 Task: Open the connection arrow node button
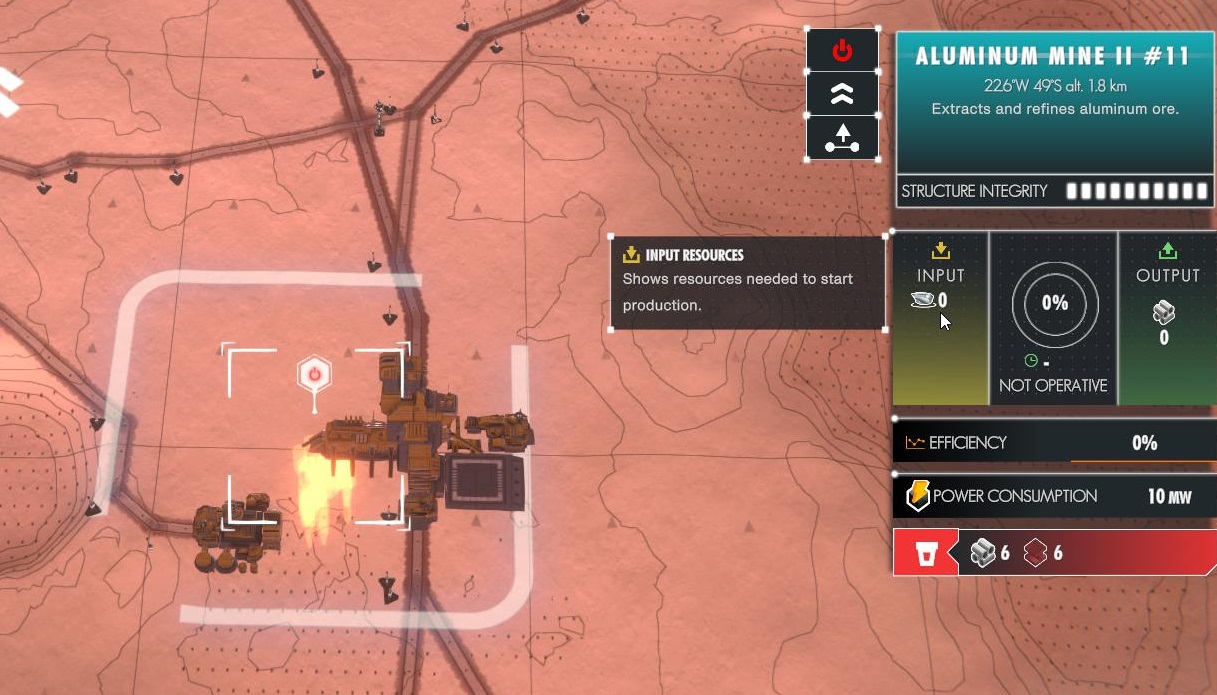click(x=842, y=138)
